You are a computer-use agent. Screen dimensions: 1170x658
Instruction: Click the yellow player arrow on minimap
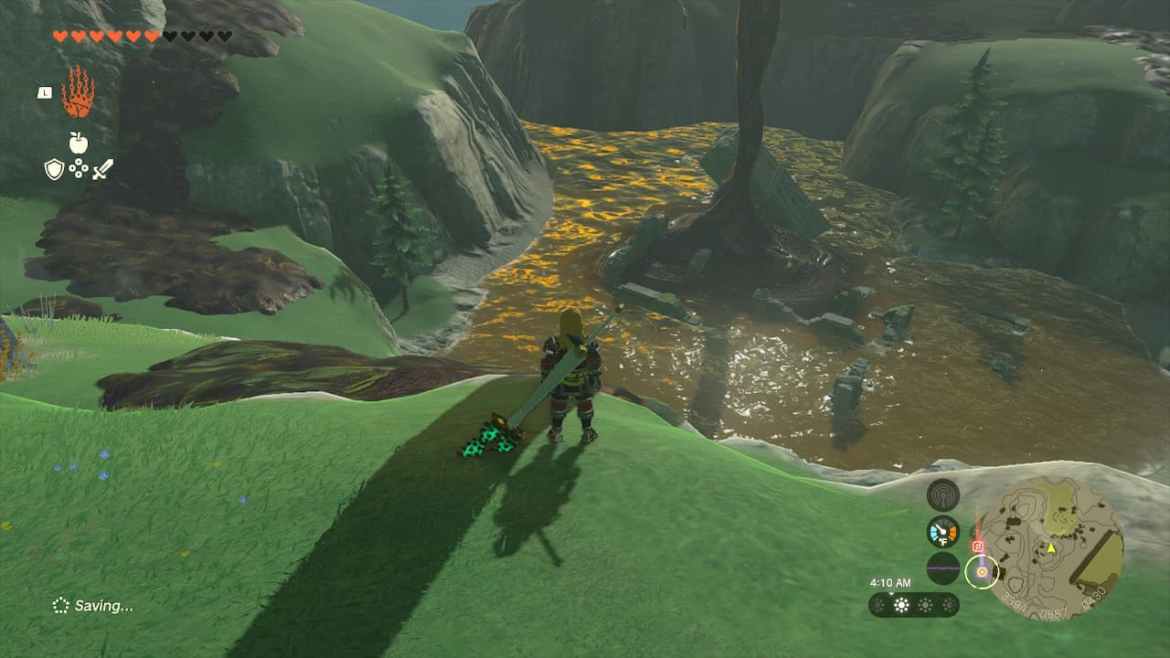click(x=1051, y=548)
